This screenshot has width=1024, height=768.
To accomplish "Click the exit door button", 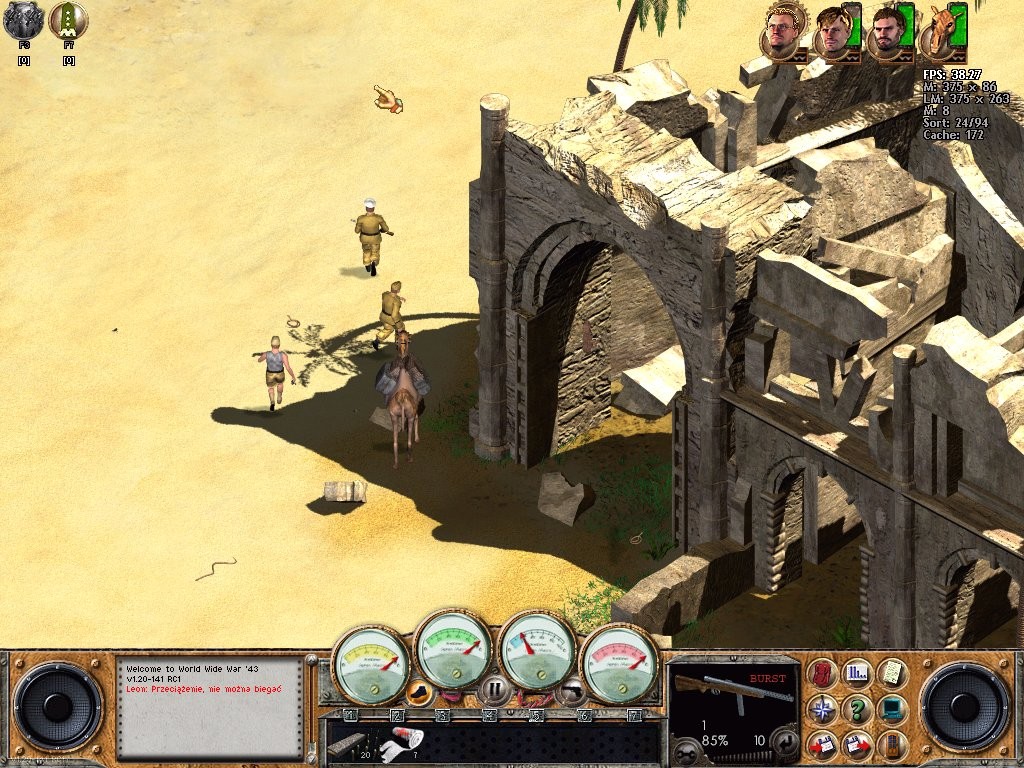I will (x=891, y=744).
